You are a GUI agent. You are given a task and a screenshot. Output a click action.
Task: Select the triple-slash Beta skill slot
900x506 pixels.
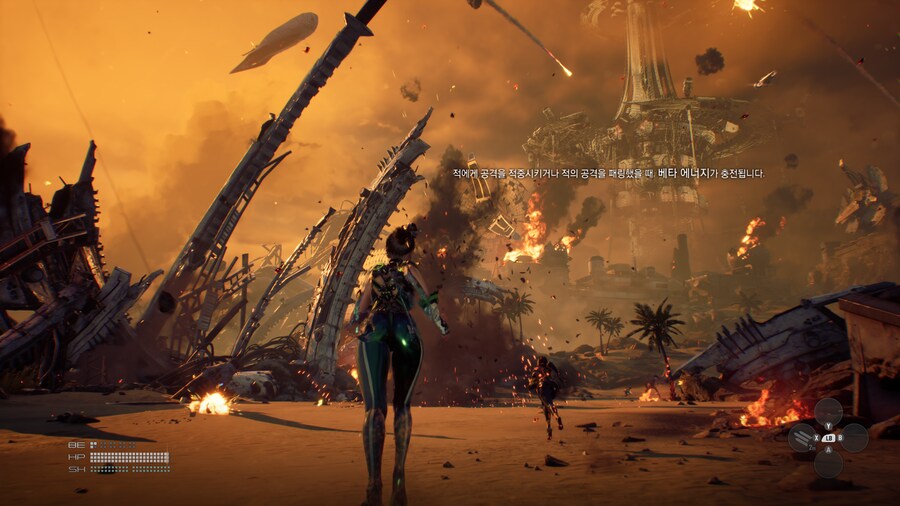pyautogui.click(x=803, y=437)
